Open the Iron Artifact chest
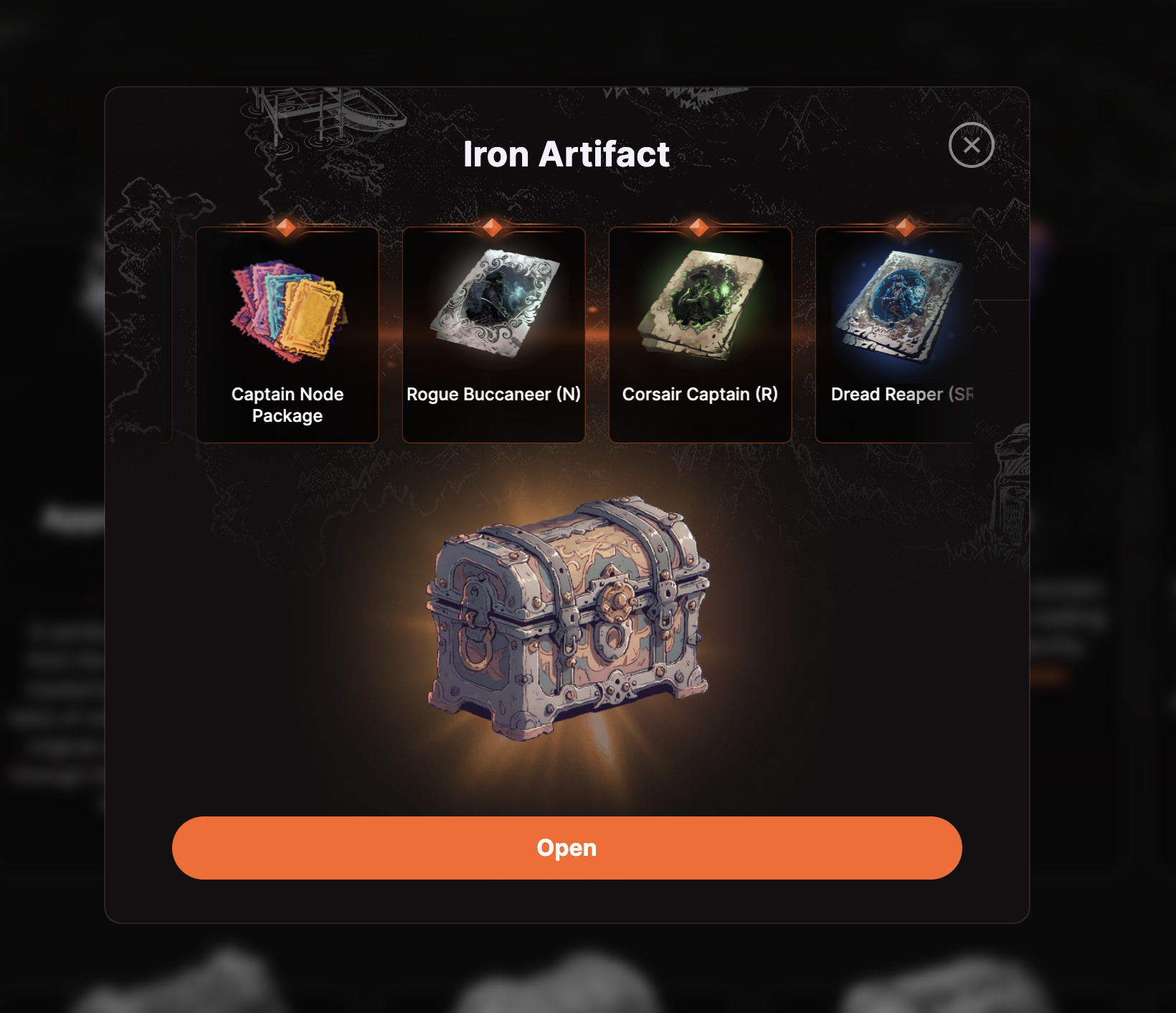This screenshot has width=1176, height=1013. click(x=566, y=847)
